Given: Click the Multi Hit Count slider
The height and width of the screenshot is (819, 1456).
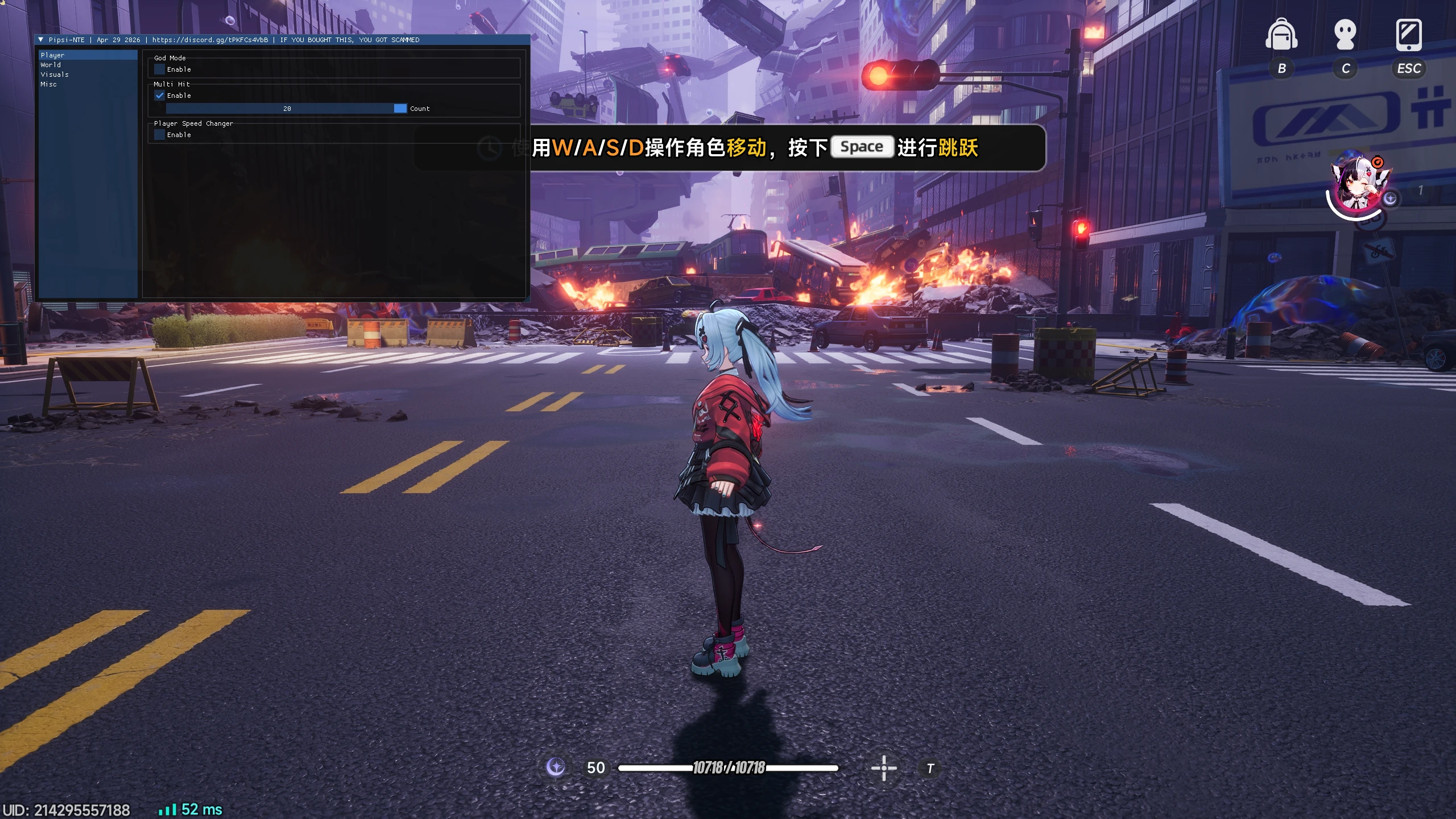Looking at the screenshot, I should click(x=287, y=109).
